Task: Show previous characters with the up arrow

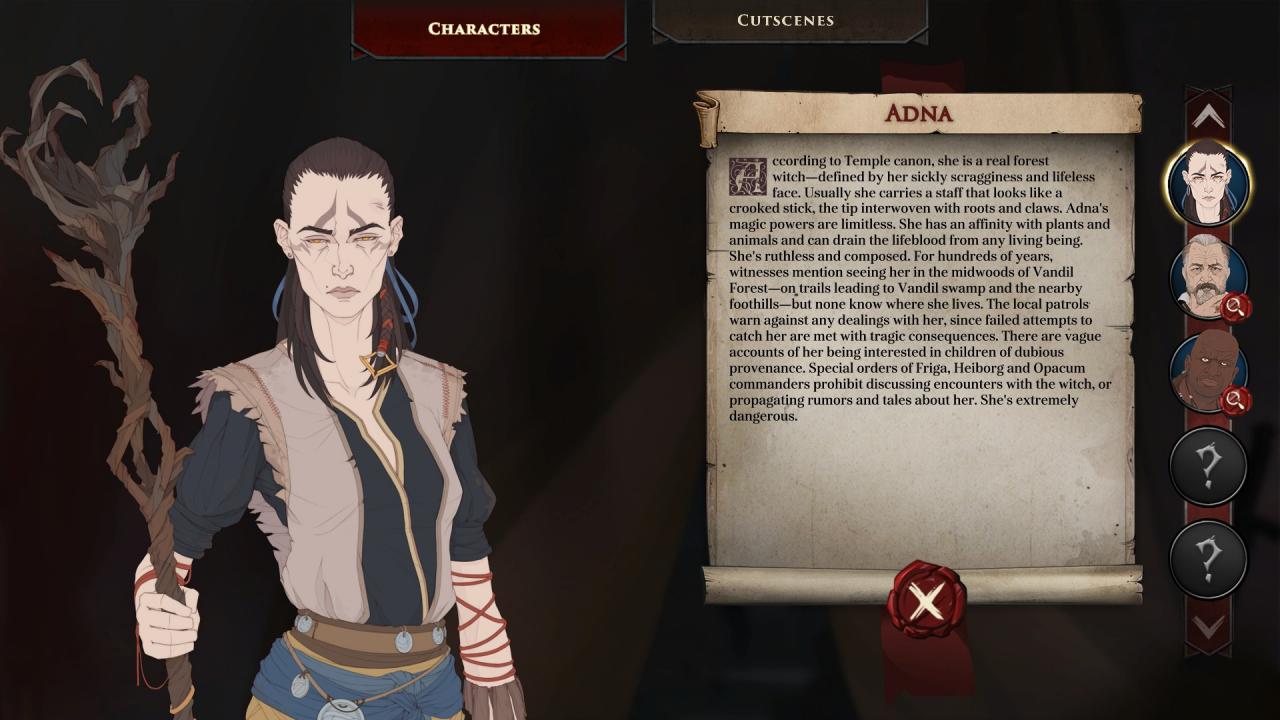Action: pyautogui.click(x=1208, y=117)
